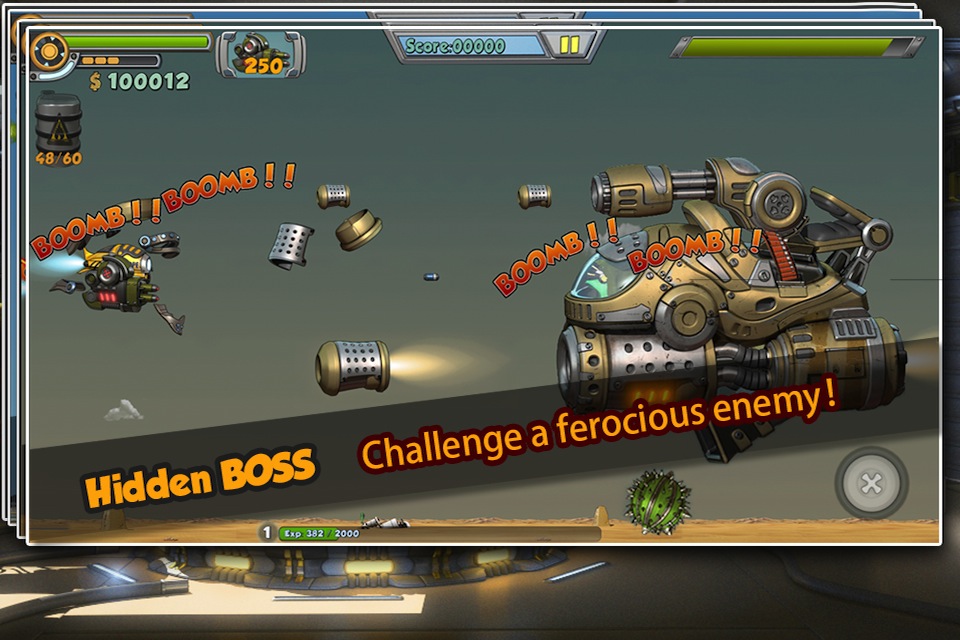Use the barrel bomb icon

[58, 123]
